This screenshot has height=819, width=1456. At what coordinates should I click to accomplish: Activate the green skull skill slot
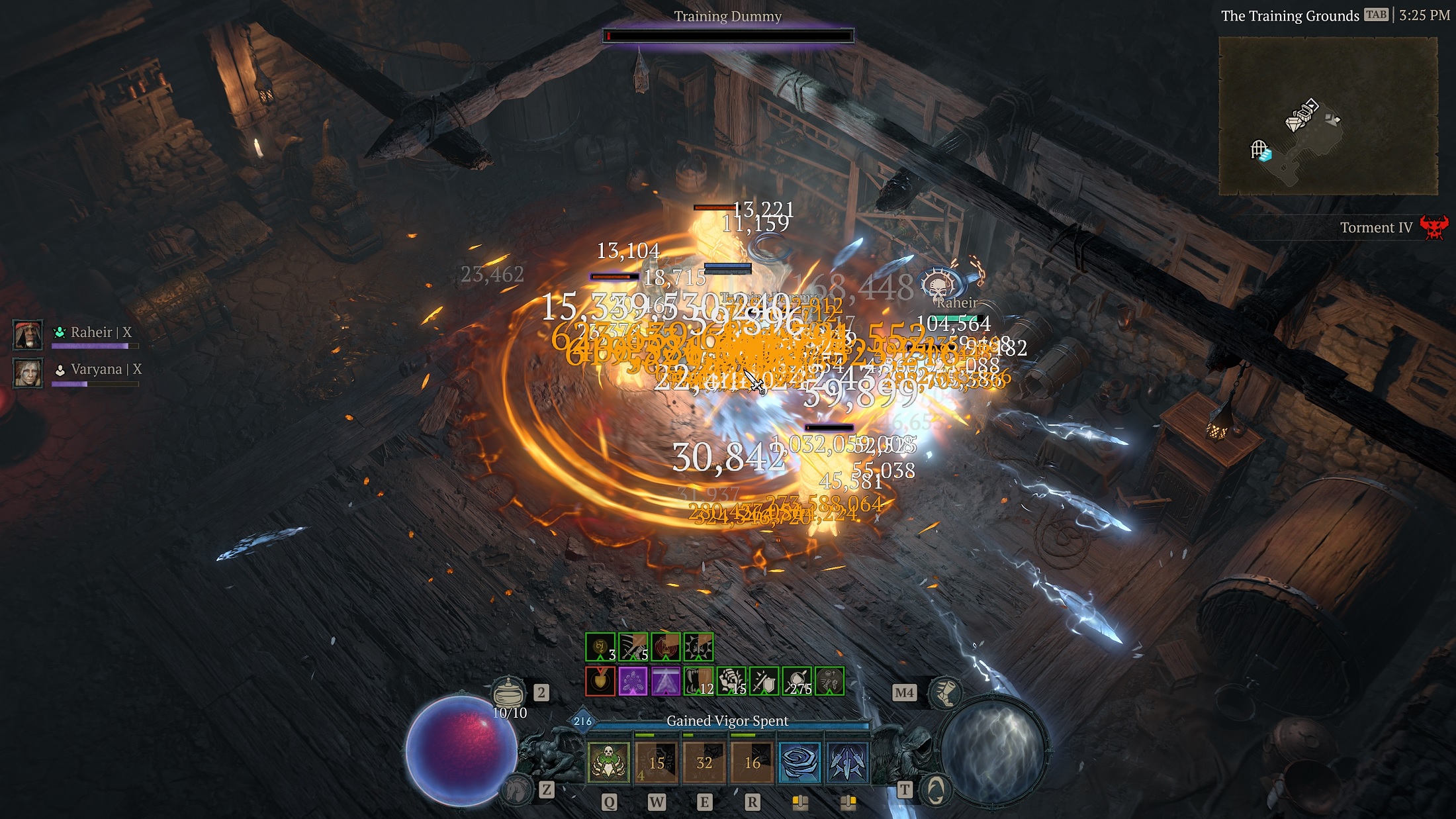point(608,762)
